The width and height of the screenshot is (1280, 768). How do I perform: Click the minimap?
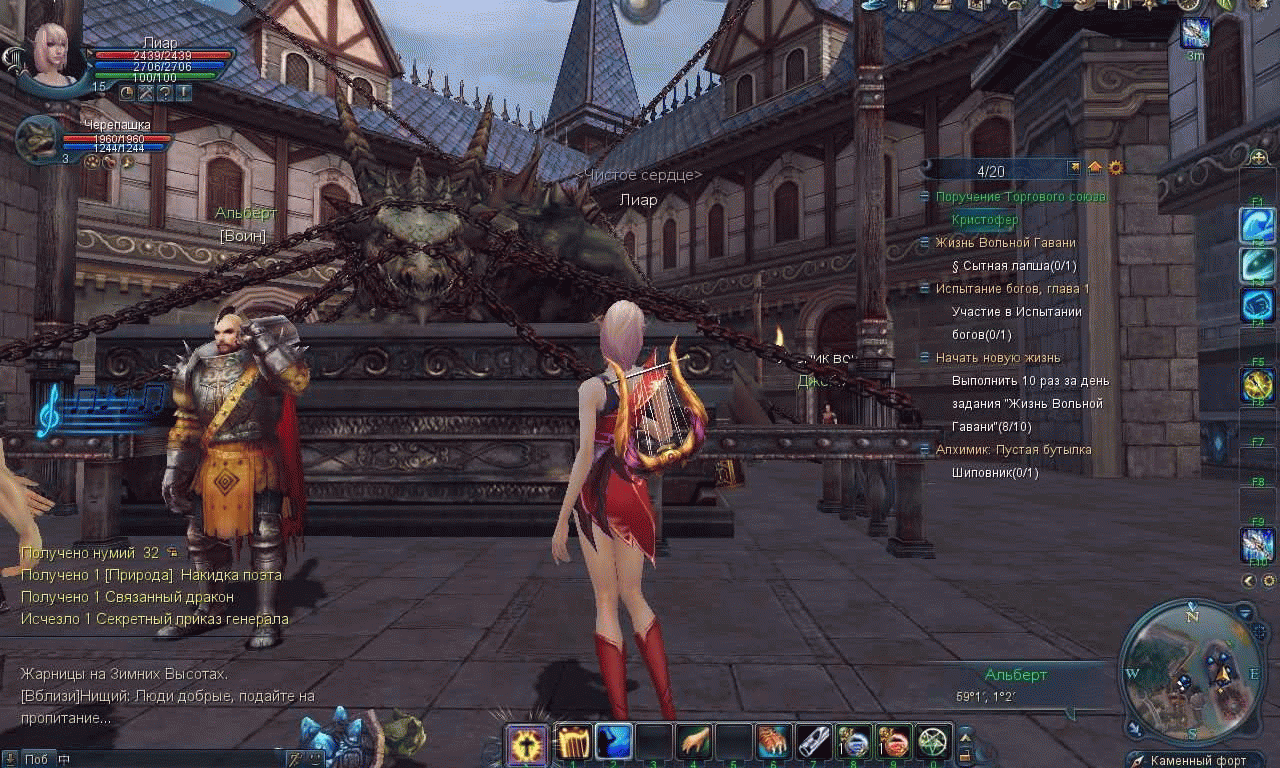coord(1191,671)
